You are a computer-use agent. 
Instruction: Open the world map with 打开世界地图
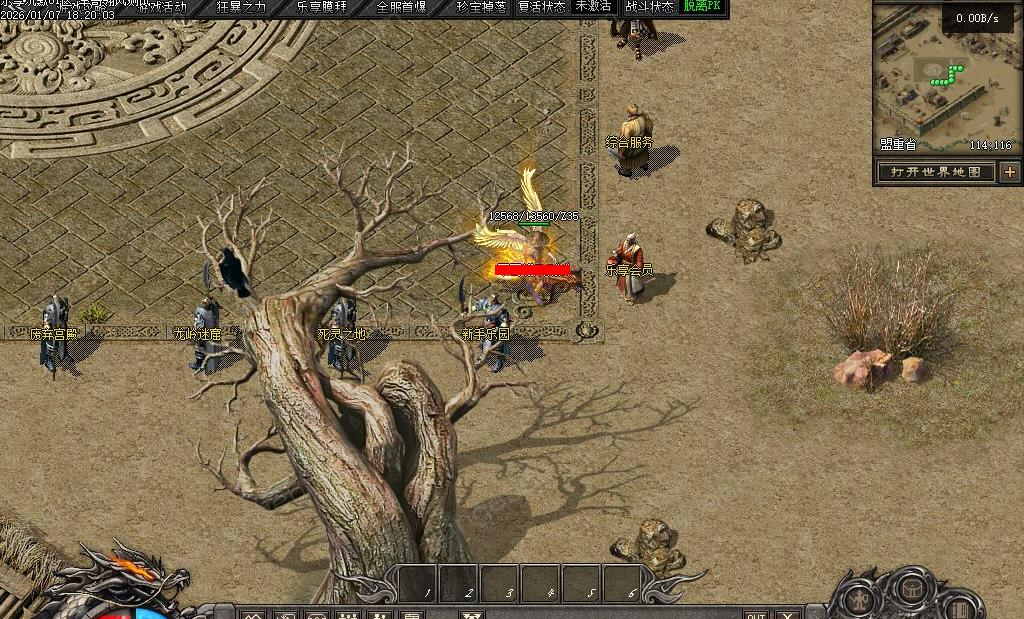click(936, 172)
